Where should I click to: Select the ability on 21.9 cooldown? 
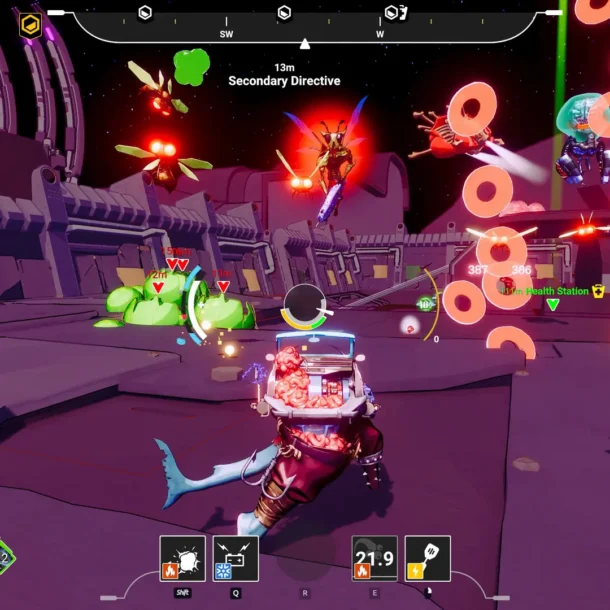pyautogui.click(x=375, y=558)
